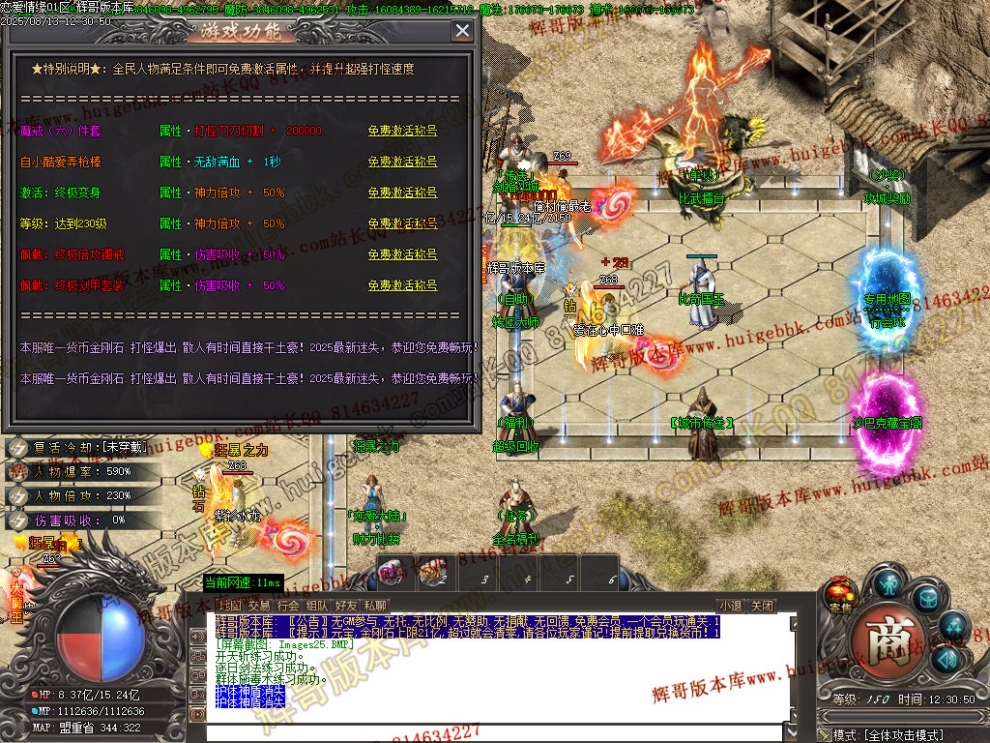Claim free title for 自小酷爱弄枪棒

point(402,162)
